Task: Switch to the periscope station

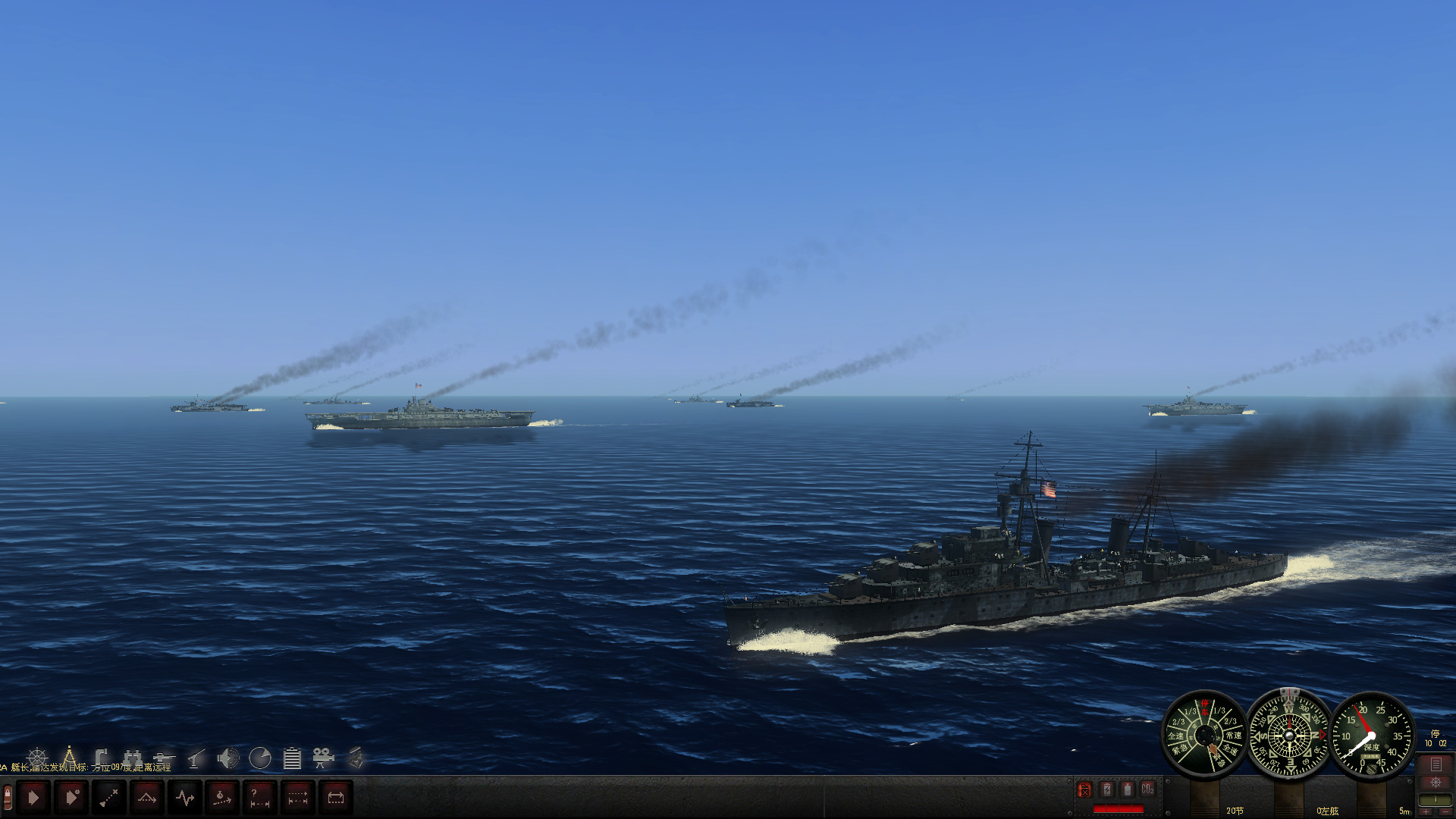Action: 102,757
